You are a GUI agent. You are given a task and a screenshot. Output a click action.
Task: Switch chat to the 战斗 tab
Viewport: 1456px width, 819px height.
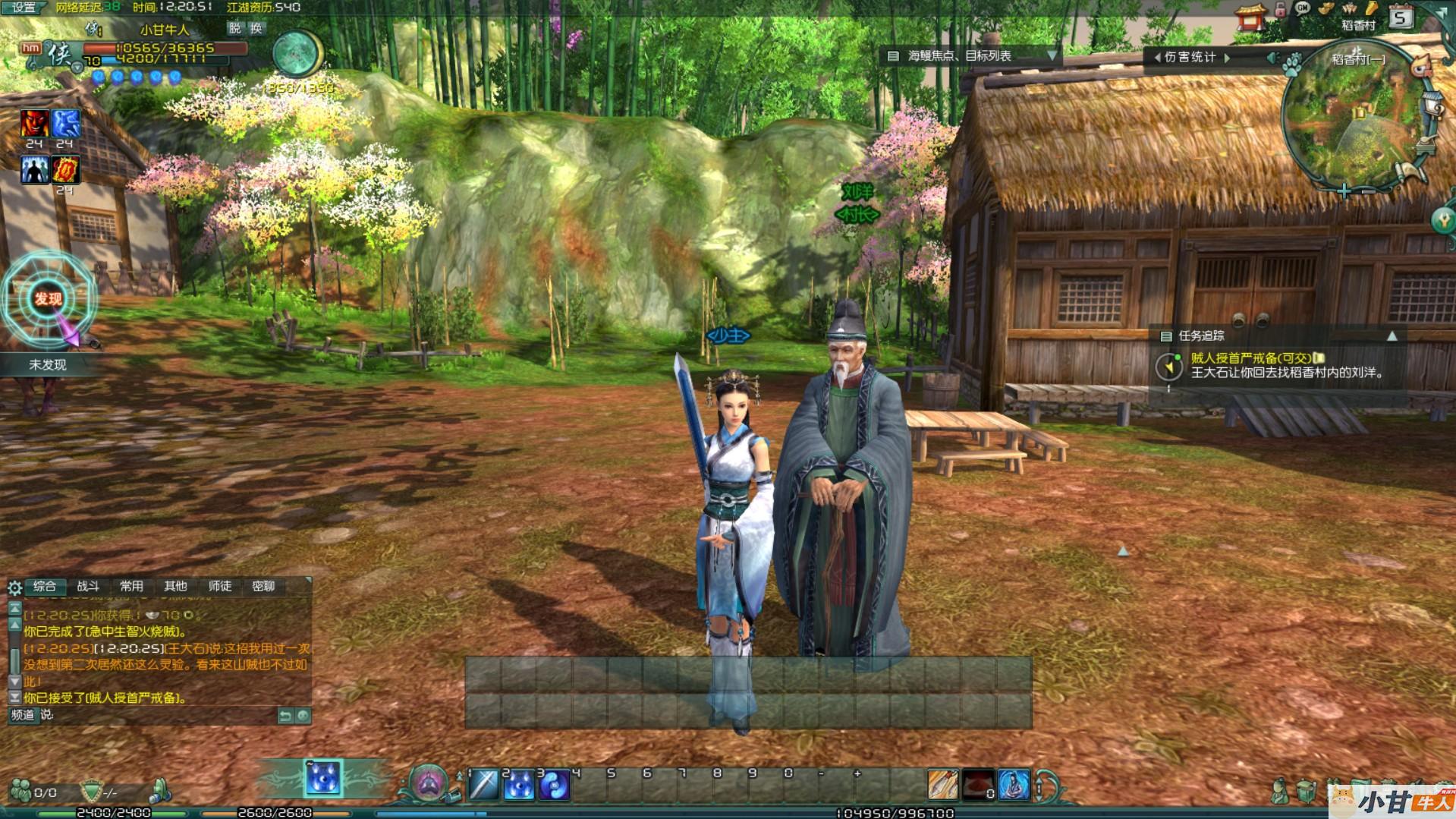[88, 586]
